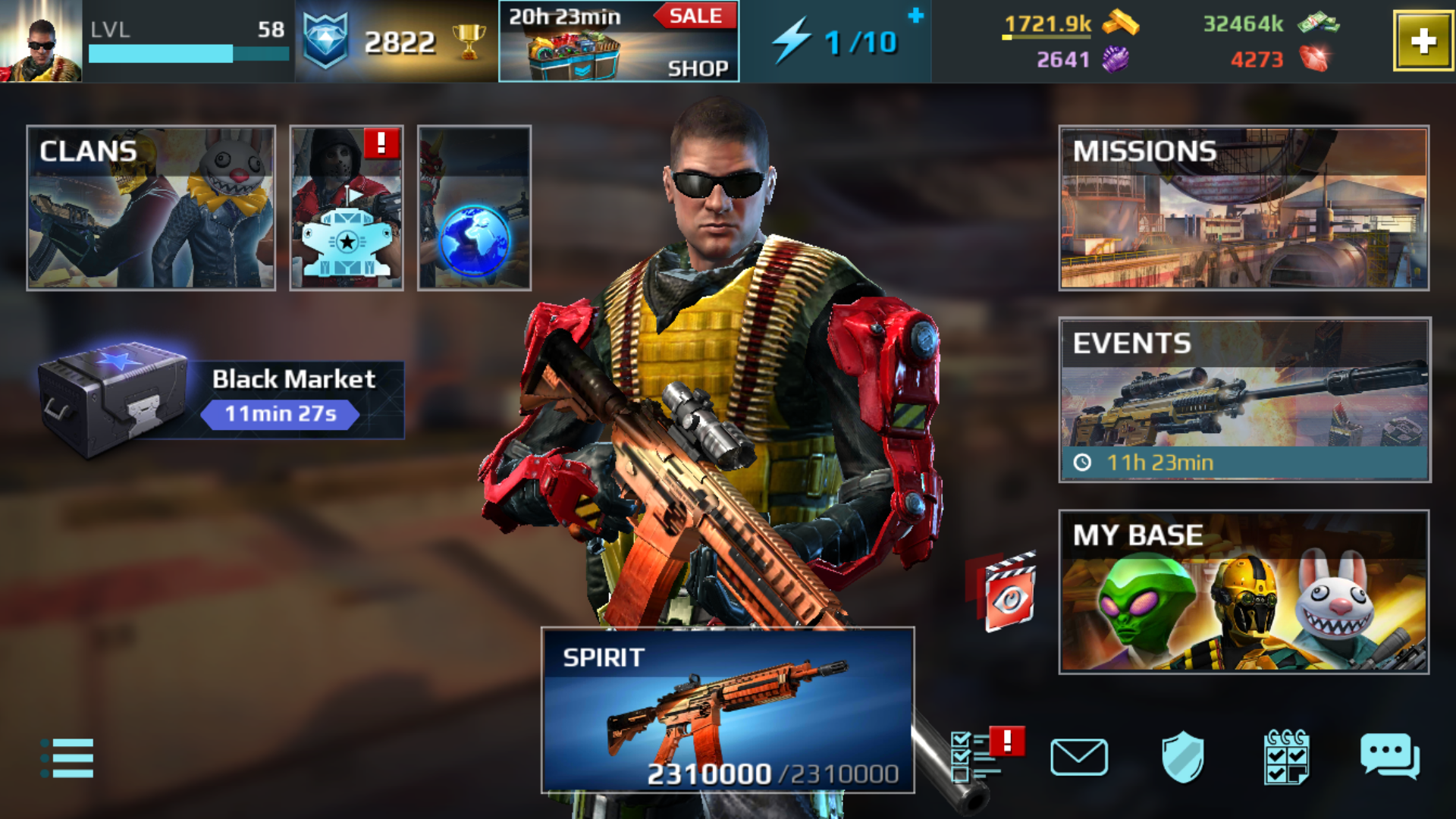This screenshot has height=819, width=1456.
Task: Open the Sale Shop offer
Action: pos(619,42)
